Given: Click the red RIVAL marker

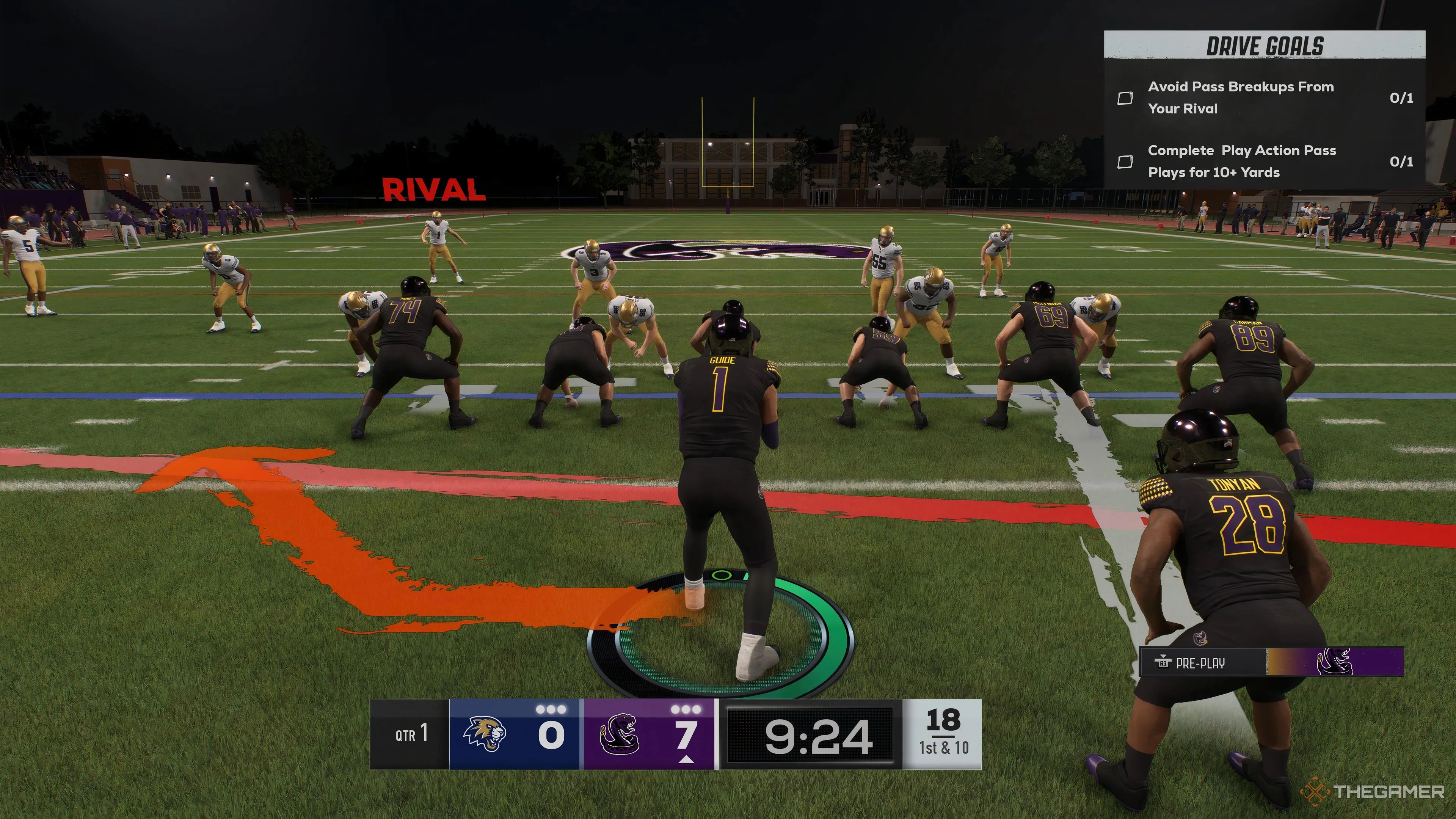Looking at the screenshot, I should point(433,190).
